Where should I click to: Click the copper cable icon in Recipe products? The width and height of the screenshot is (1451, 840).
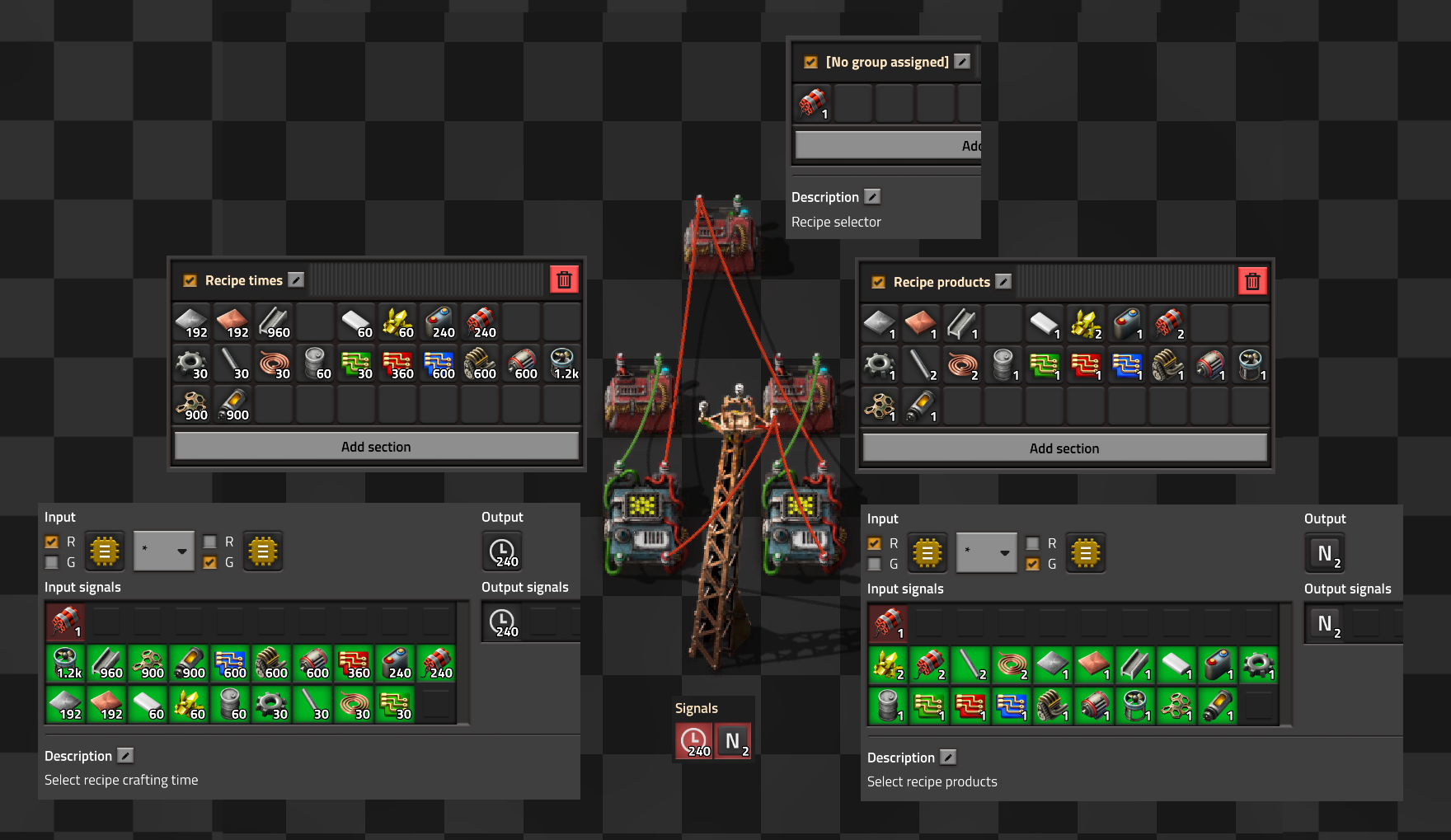click(962, 364)
